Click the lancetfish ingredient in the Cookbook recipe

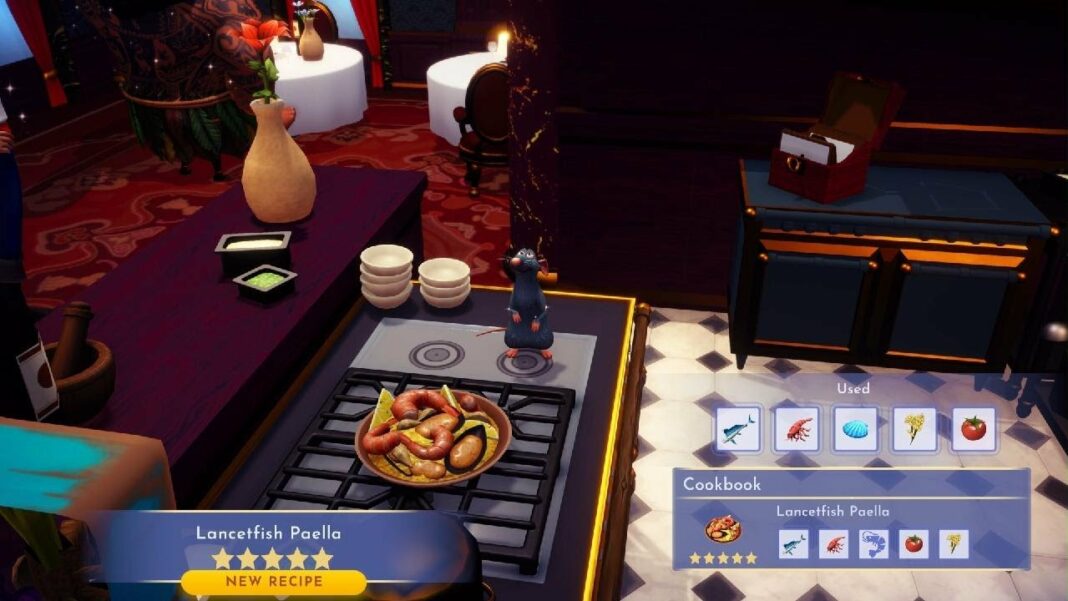tap(794, 544)
